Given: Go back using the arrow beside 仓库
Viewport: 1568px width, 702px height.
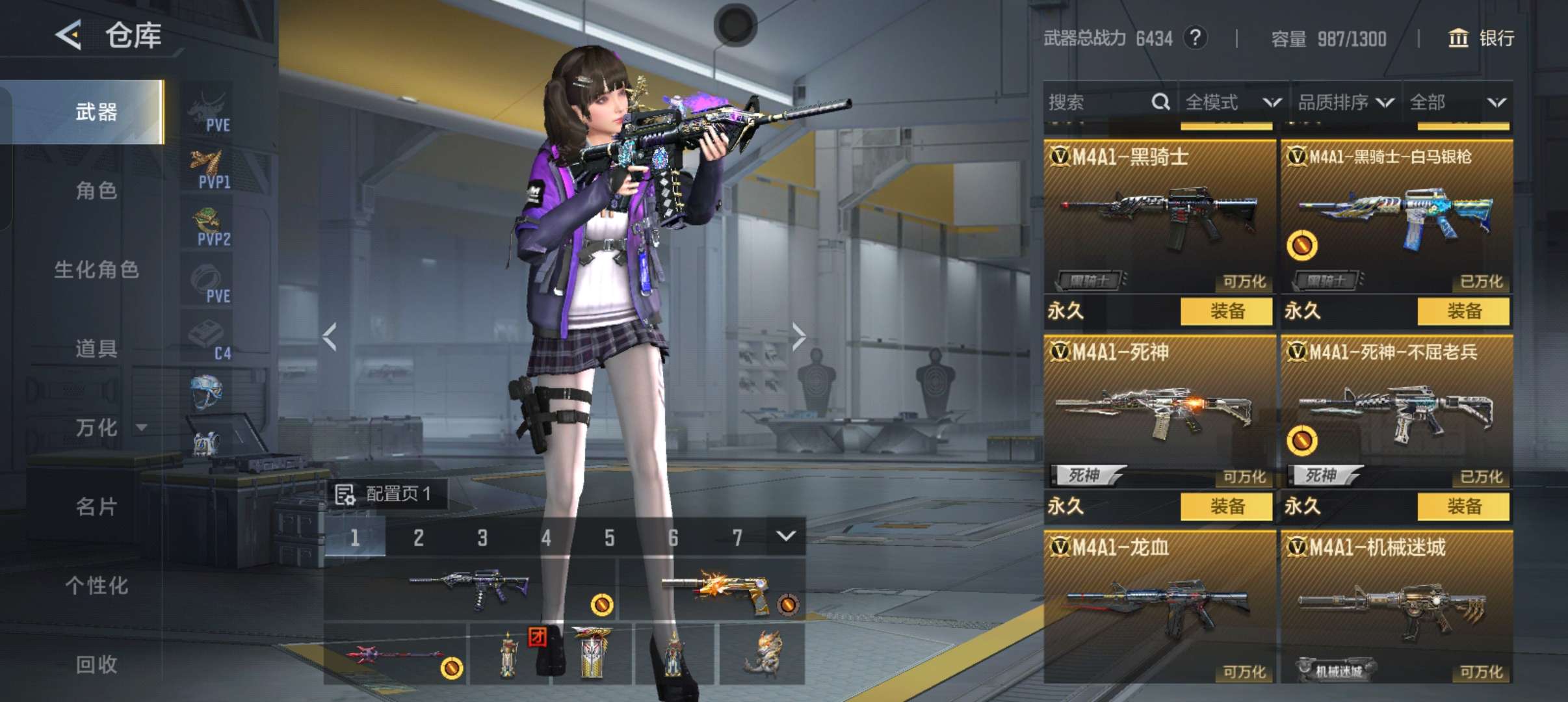Looking at the screenshot, I should tap(69, 34).
